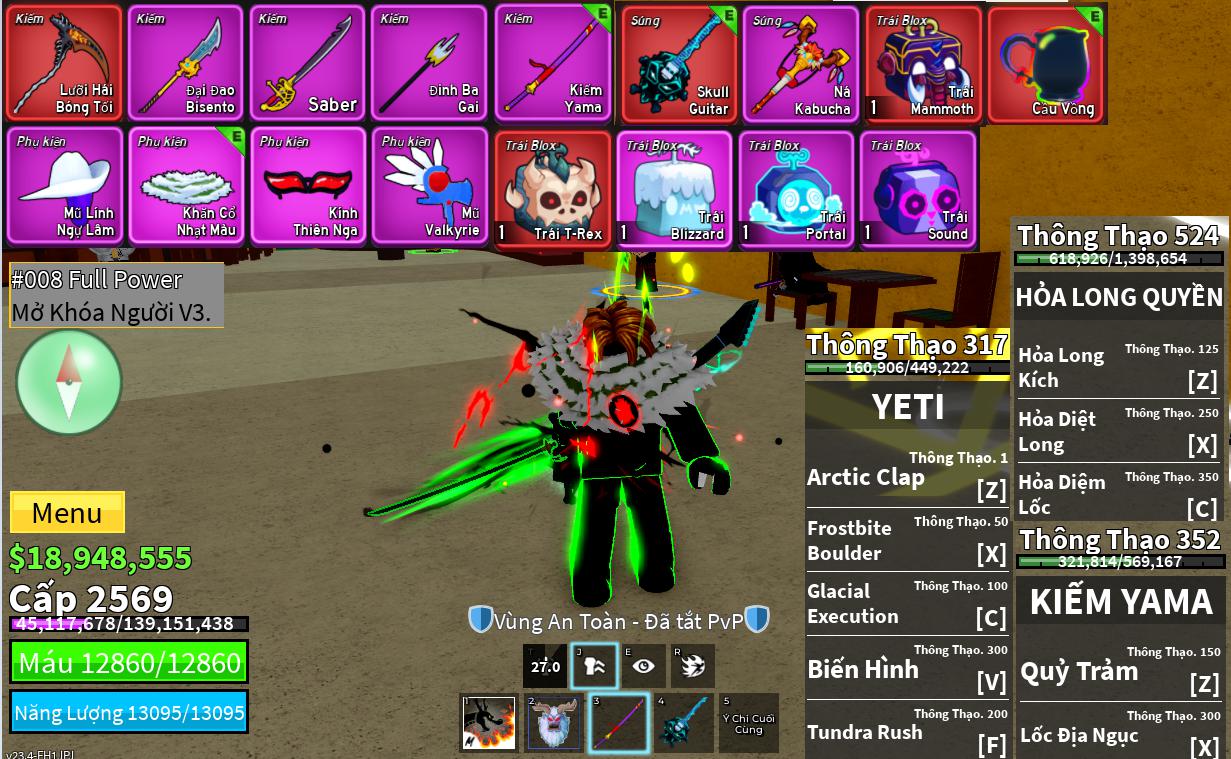Viewport: 1231px width, 759px height.
Task: Open the yellow Menu button
Action: tap(67, 513)
